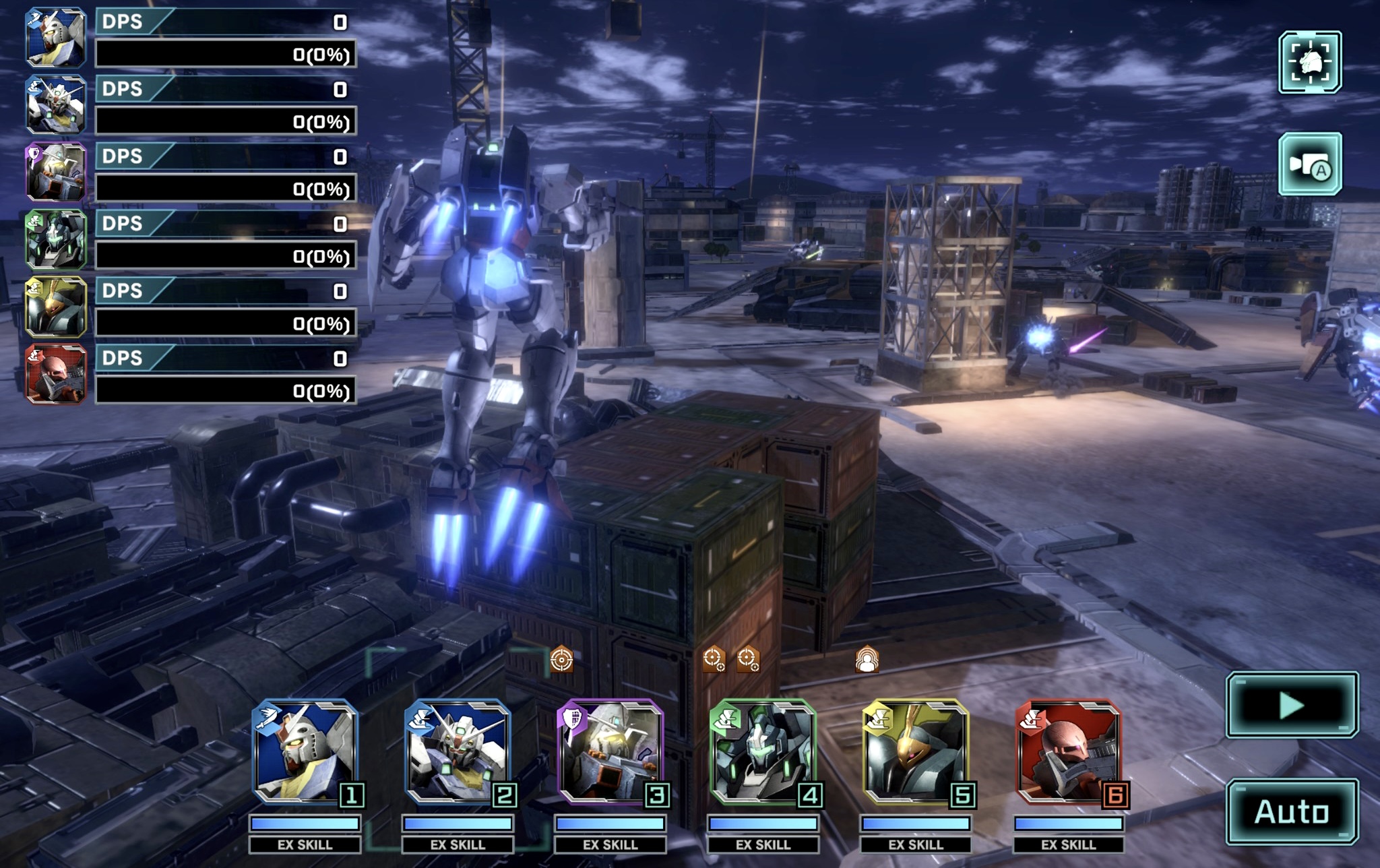
Task: Choose the red Zaku unit card 6
Action: (1069, 752)
